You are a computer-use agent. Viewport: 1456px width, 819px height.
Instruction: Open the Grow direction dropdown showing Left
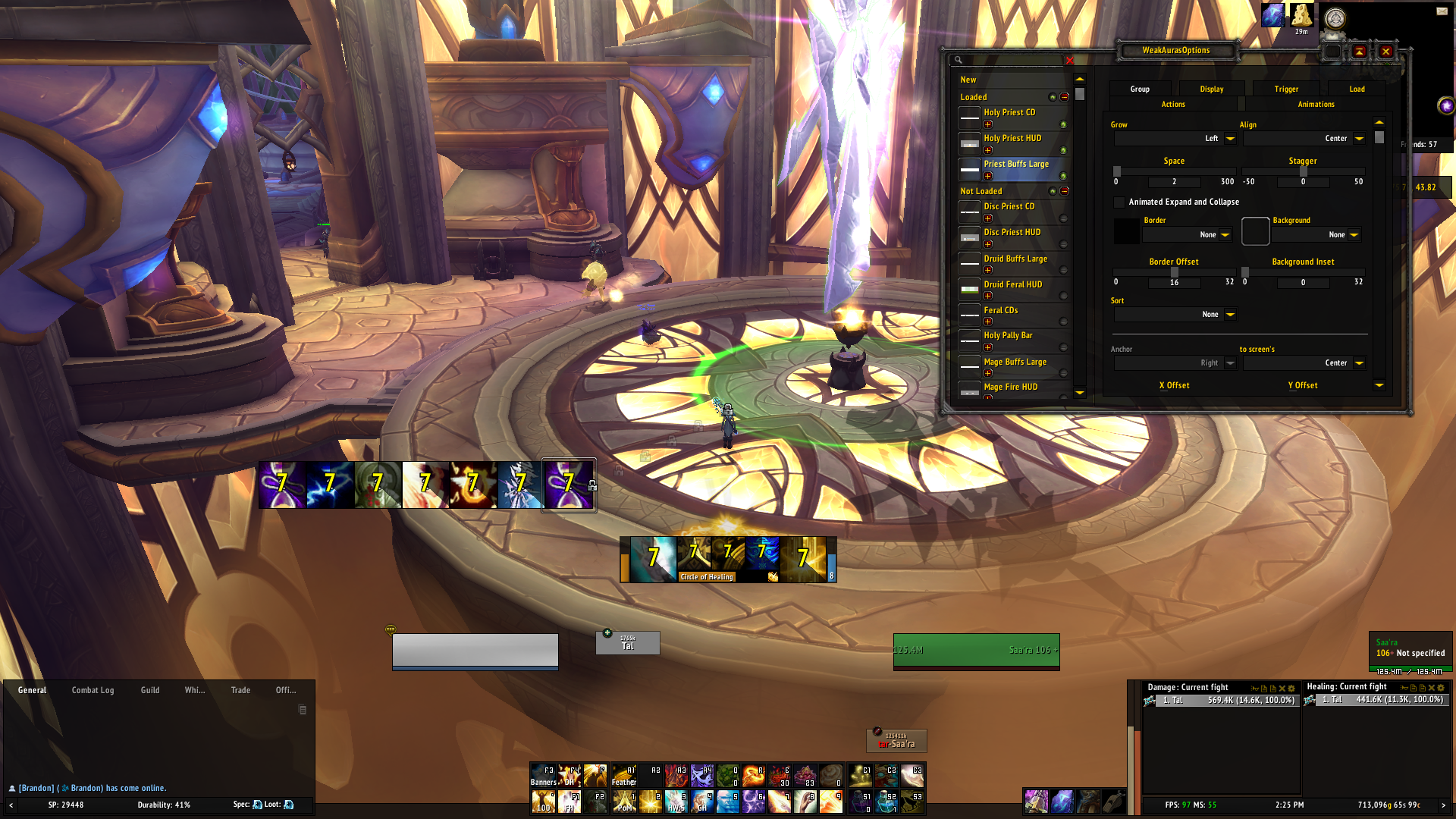pos(1228,138)
